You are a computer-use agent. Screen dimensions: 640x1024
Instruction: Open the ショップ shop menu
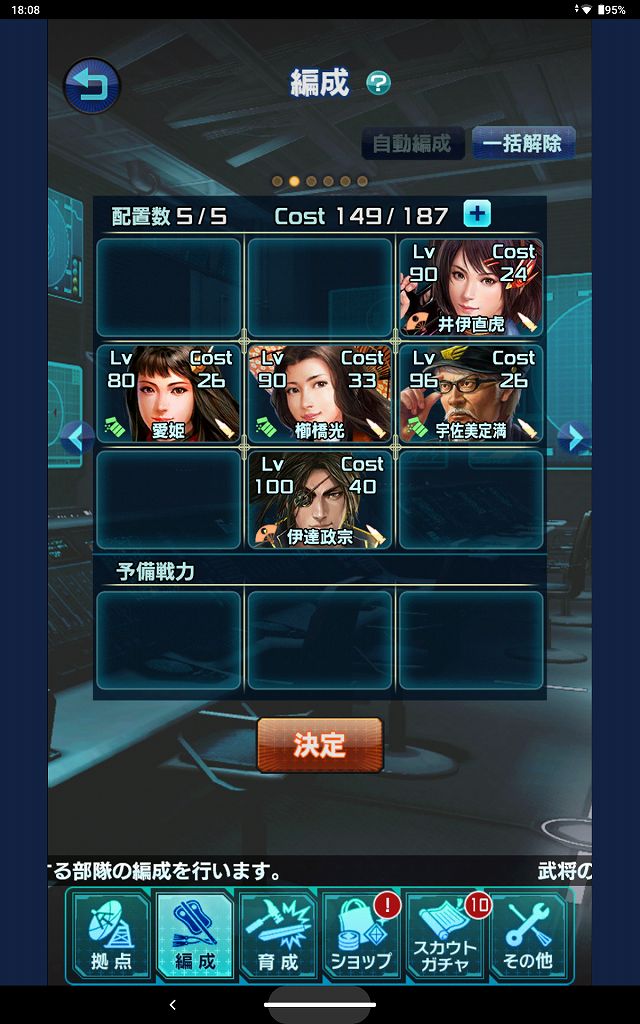pos(361,935)
